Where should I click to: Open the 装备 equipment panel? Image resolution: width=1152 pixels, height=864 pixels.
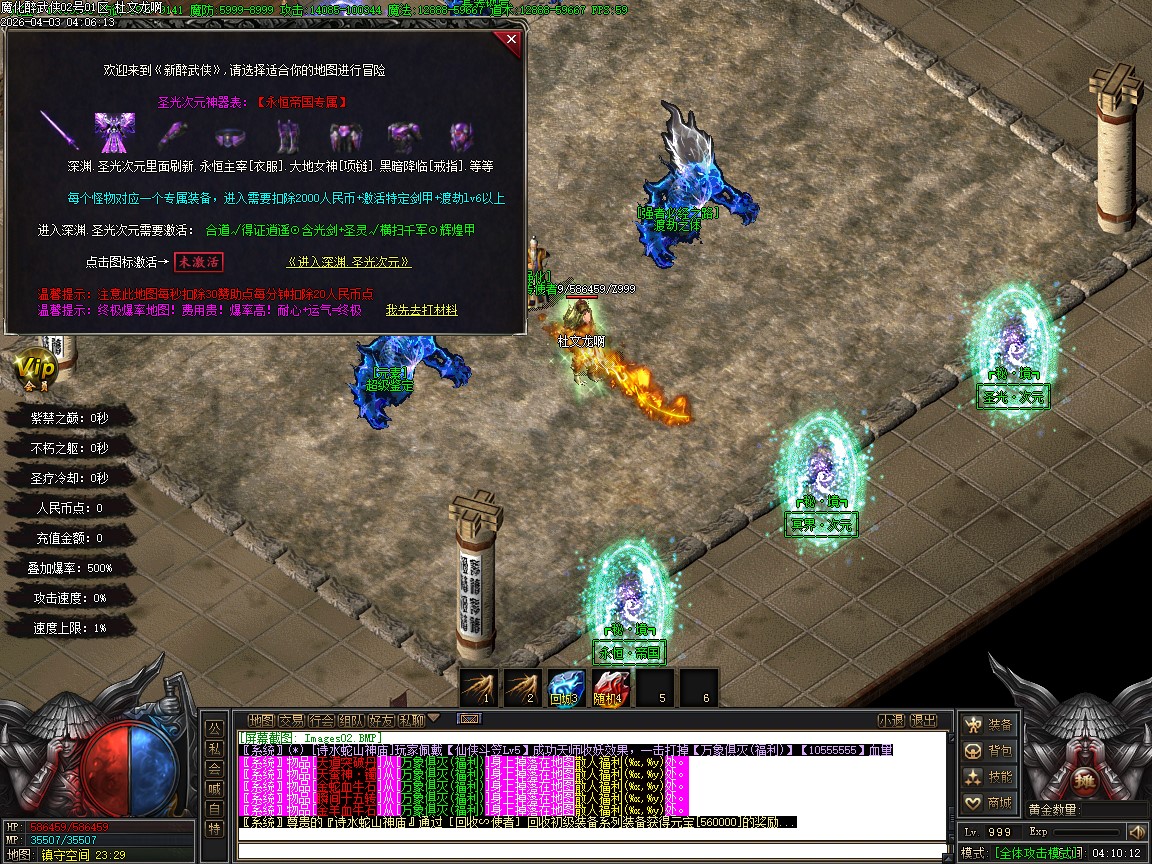(988, 725)
